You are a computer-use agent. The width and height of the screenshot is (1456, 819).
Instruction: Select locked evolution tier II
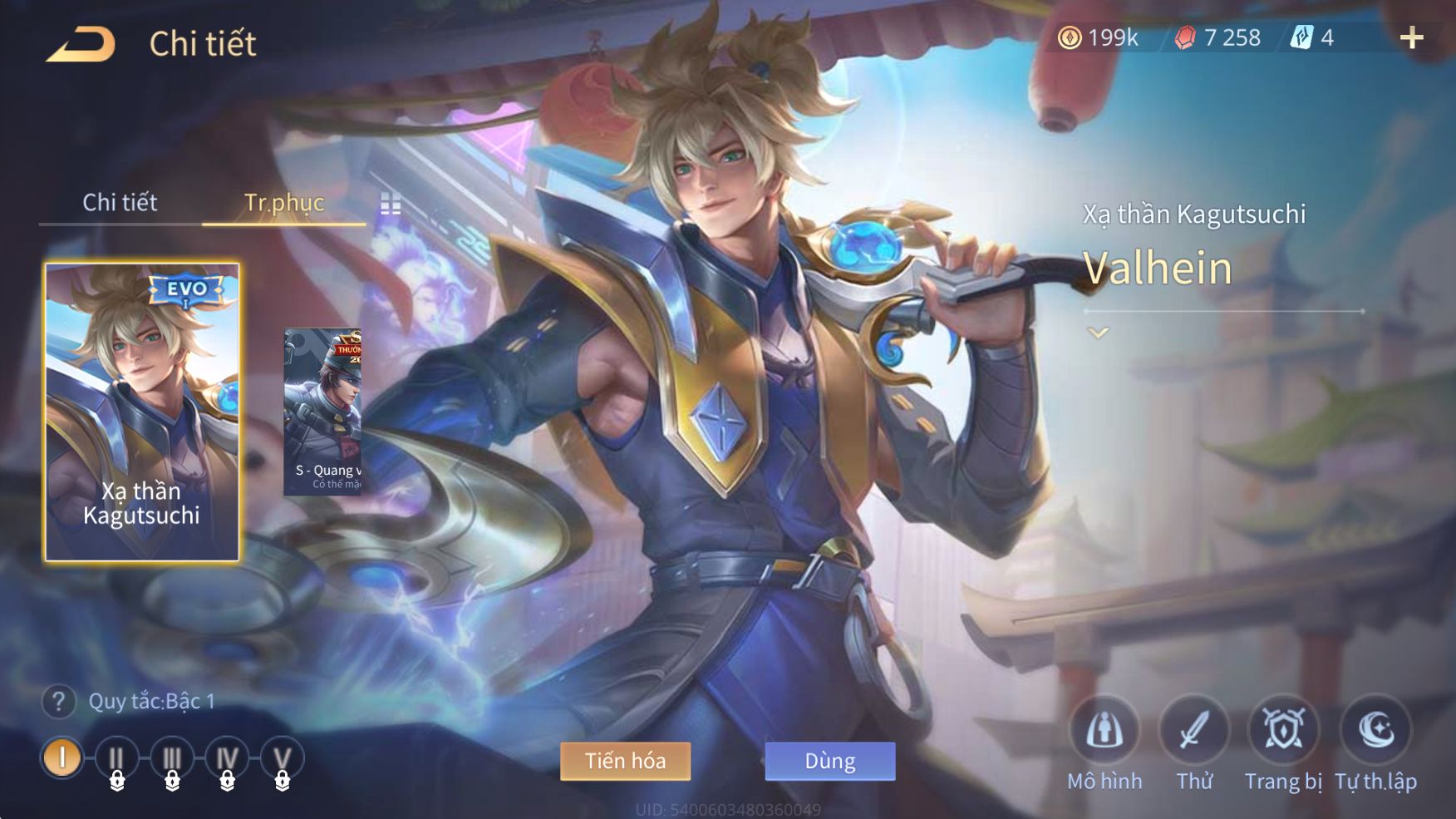pos(116,759)
